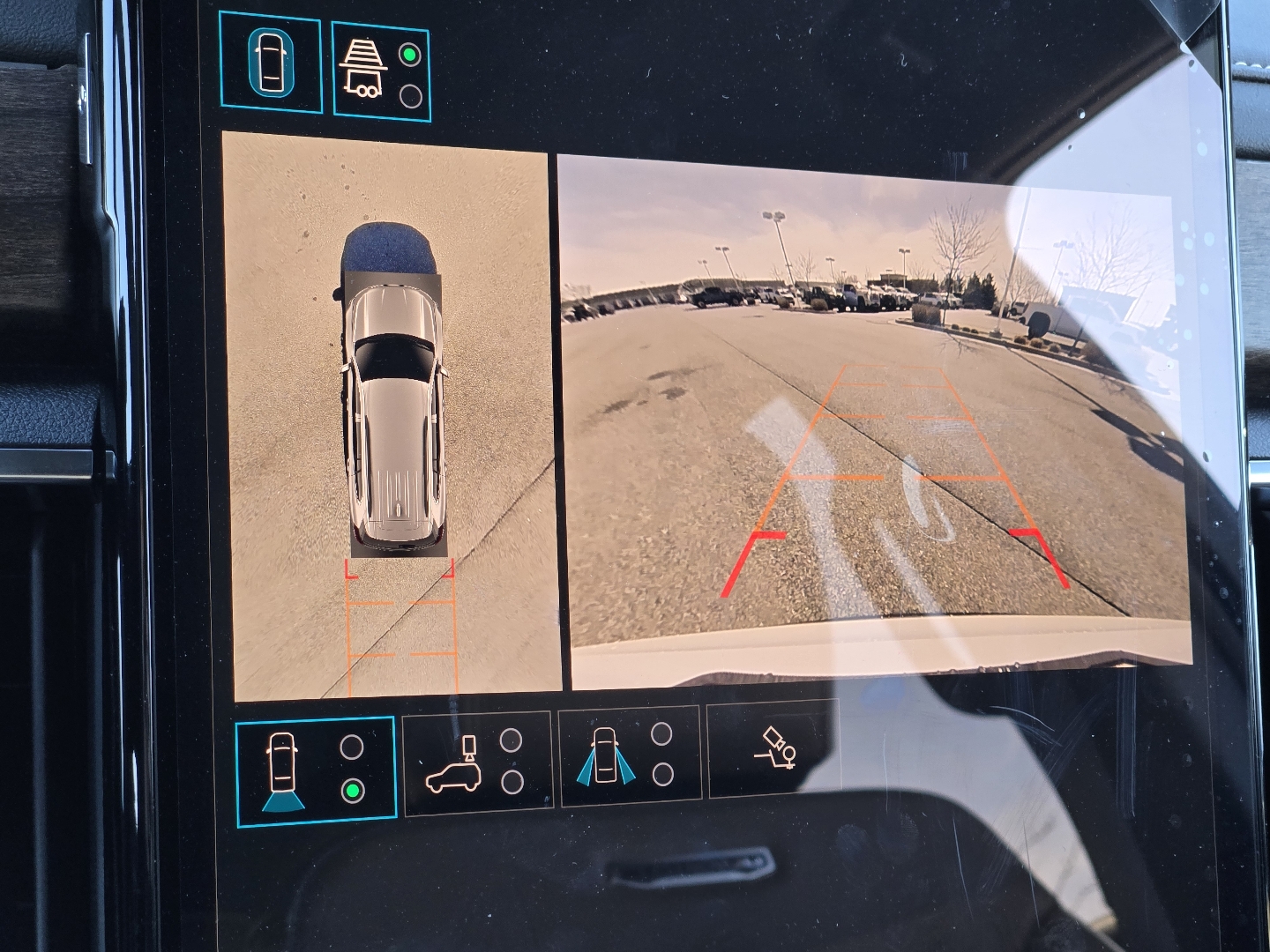Click the surround-view overhead car panel

391,414
